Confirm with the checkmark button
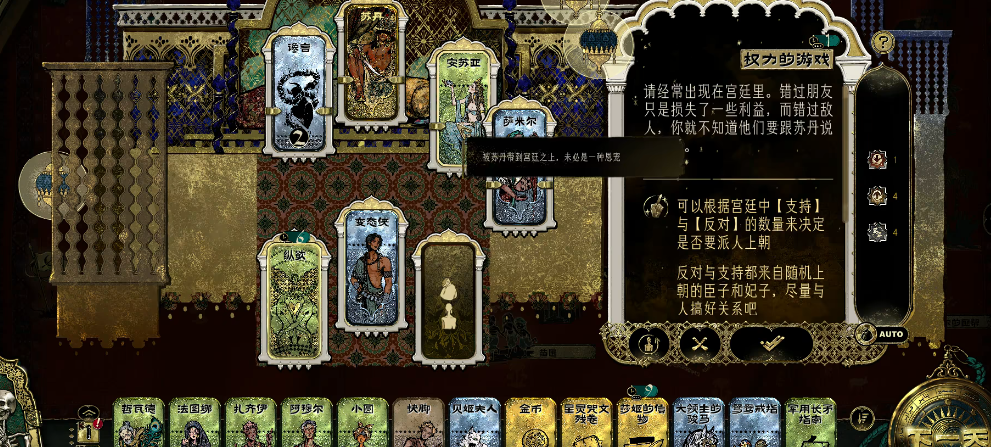This screenshot has width=991, height=447. pyautogui.click(x=771, y=343)
